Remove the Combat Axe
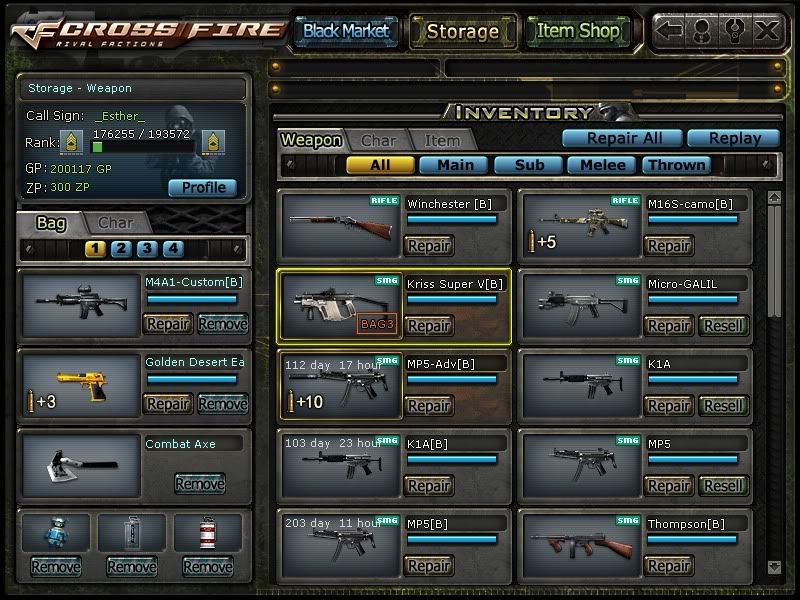 pos(199,484)
